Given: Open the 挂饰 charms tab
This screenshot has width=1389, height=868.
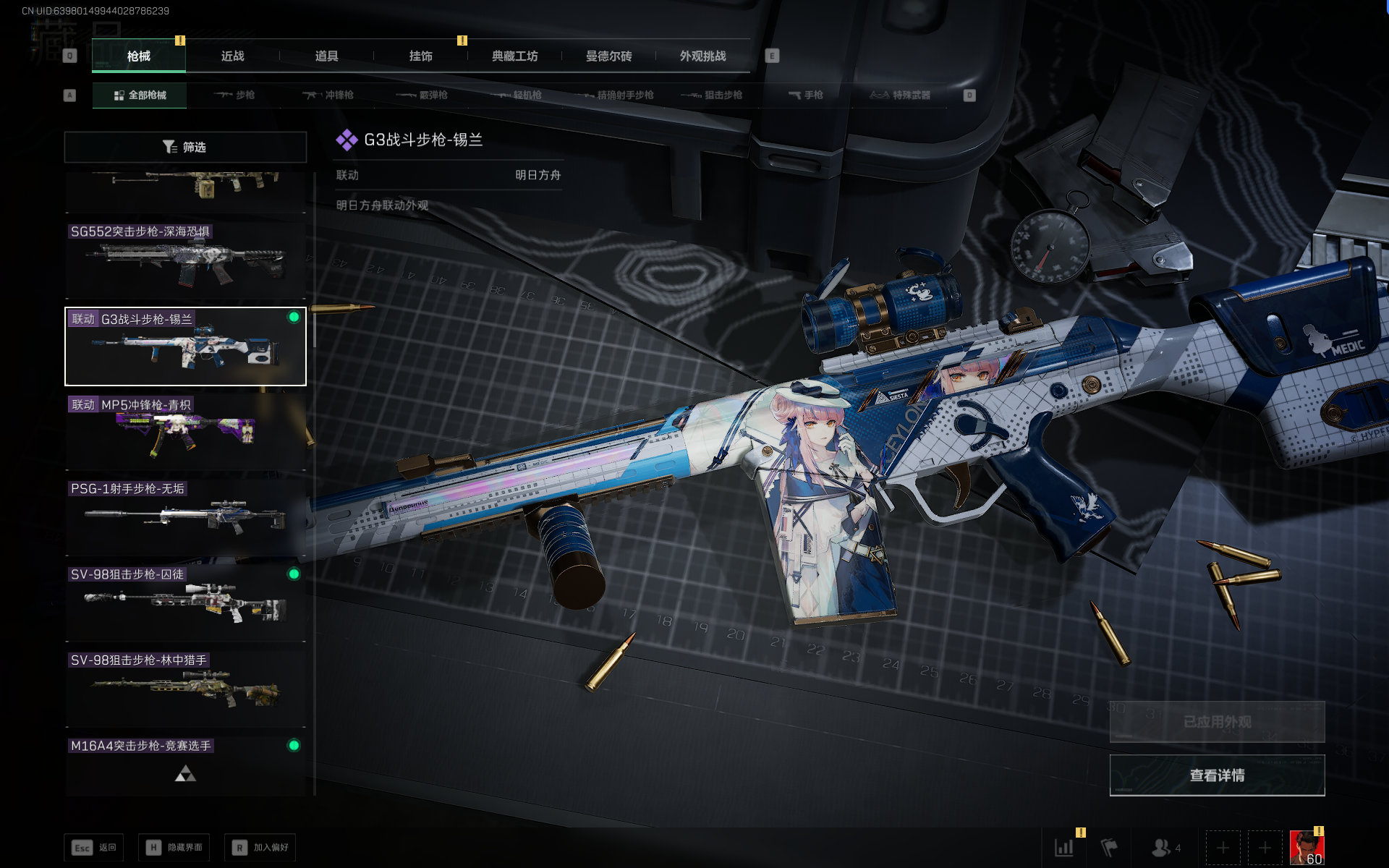Looking at the screenshot, I should [420, 56].
